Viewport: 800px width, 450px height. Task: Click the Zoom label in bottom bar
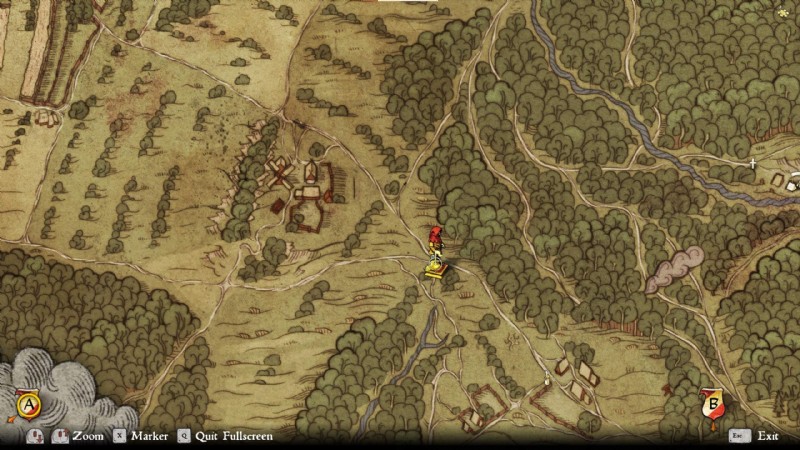point(88,436)
